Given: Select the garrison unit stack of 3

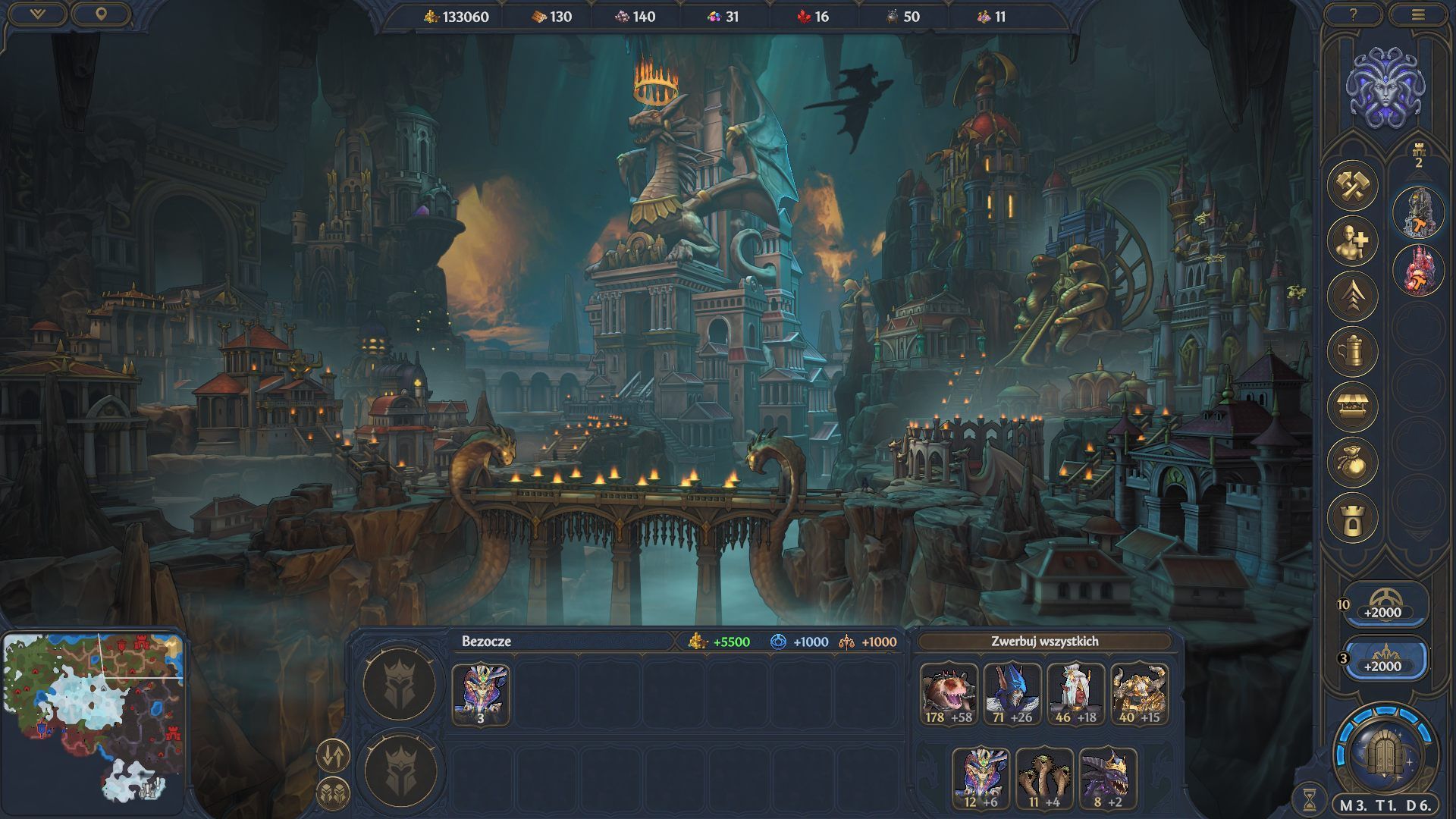Looking at the screenshot, I should 481,694.
